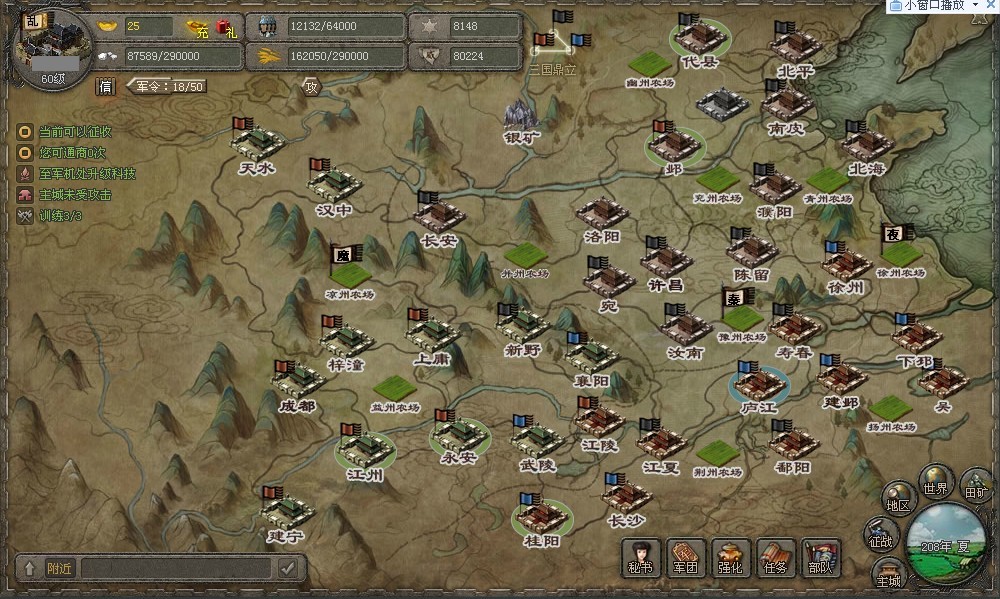Image resolution: width=1000 pixels, height=599 pixels.
Task: Click the 当前可以征收 tax collection reminder
Action: [75, 131]
